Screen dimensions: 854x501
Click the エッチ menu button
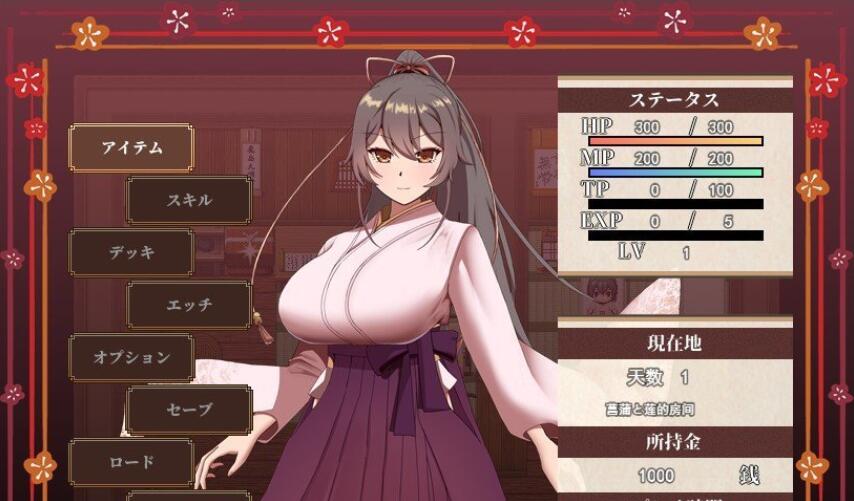(188, 305)
